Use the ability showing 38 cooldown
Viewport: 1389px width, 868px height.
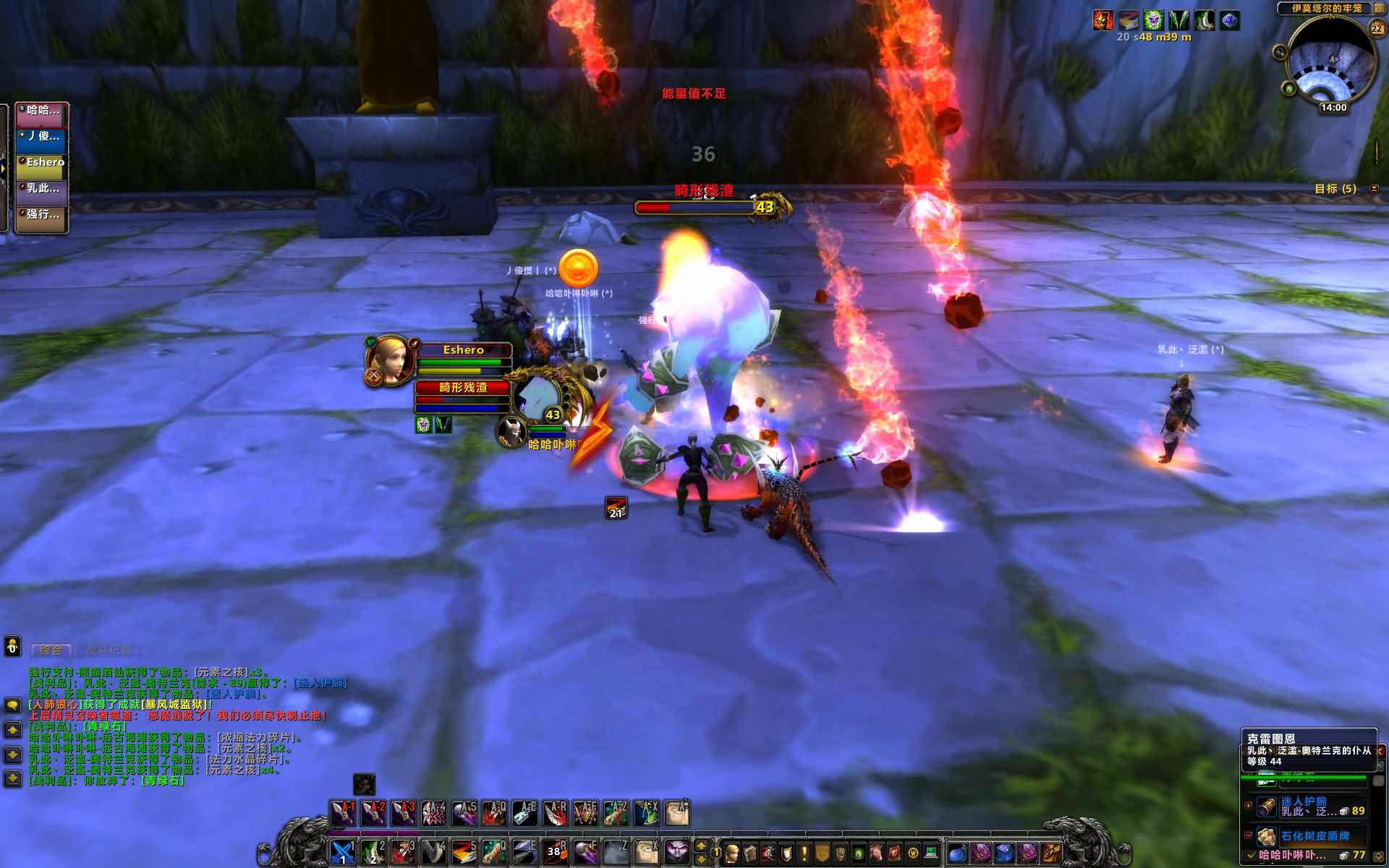[555, 853]
